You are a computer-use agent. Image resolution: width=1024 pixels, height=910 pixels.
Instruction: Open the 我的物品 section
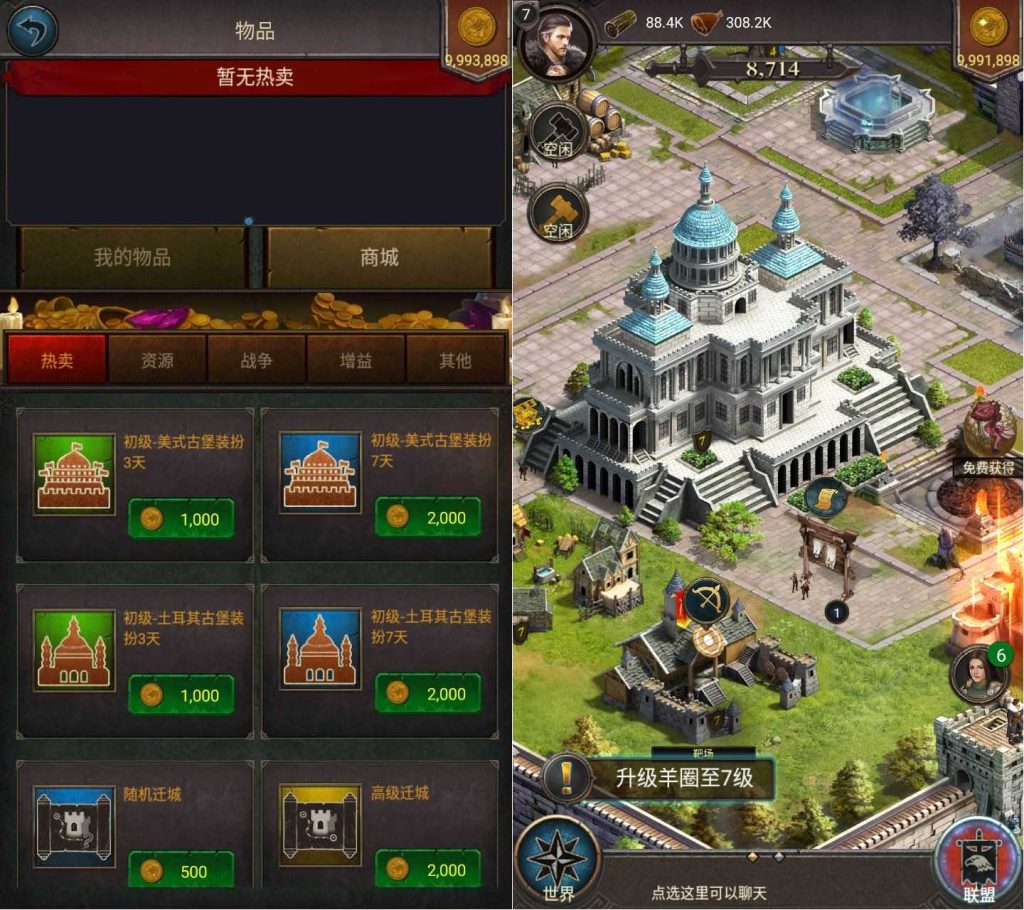click(x=132, y=258)
